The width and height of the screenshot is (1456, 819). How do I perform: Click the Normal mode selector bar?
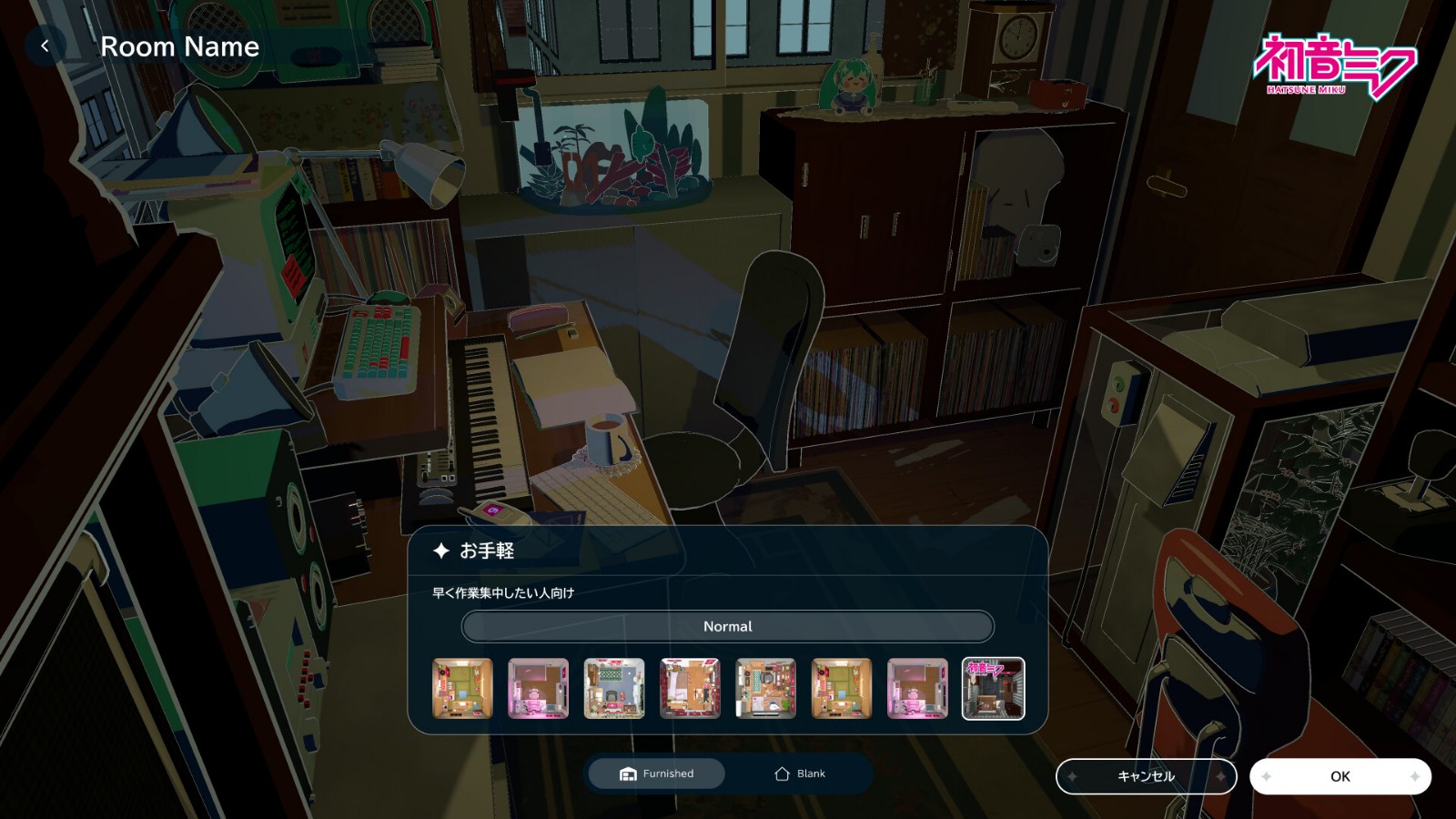[x=727, y=626]
